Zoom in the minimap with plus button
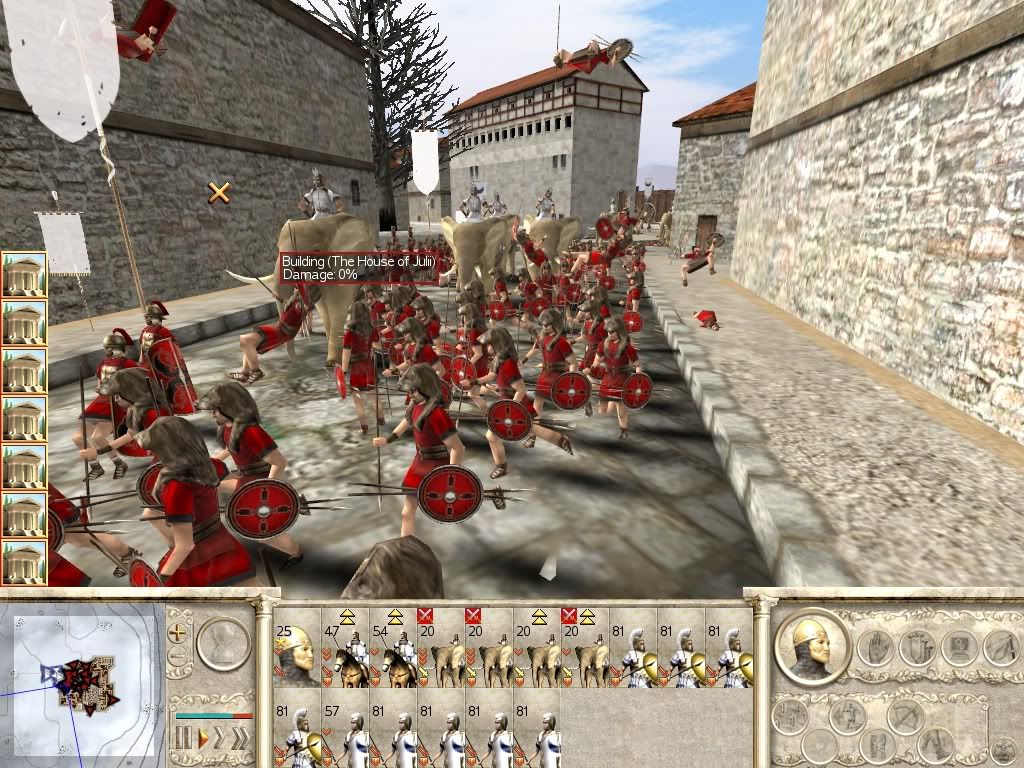Image resolution: width=1024 pixels, height=768 pixels. coord(179,632)
